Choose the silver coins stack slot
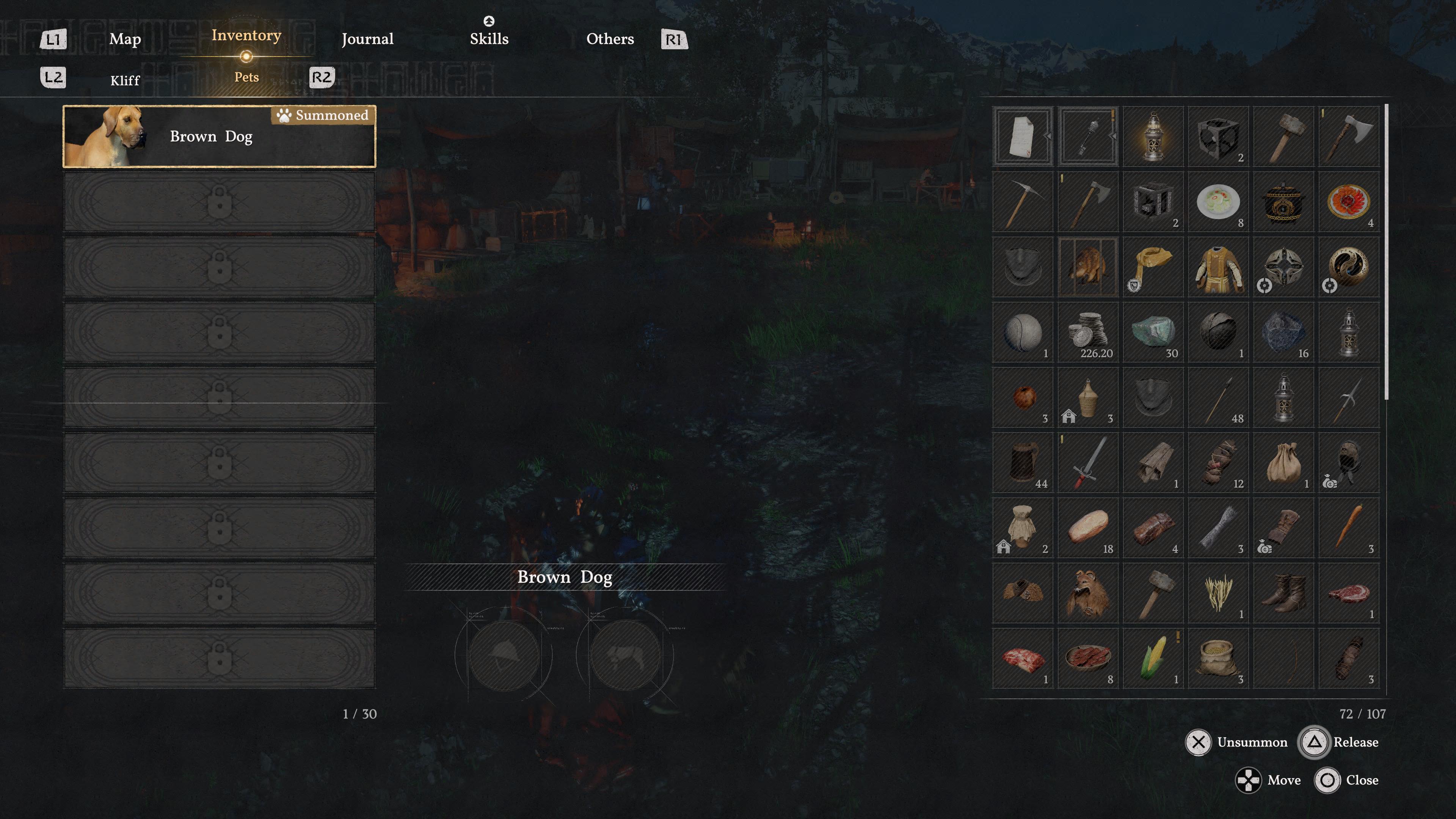 (1088, 333)
